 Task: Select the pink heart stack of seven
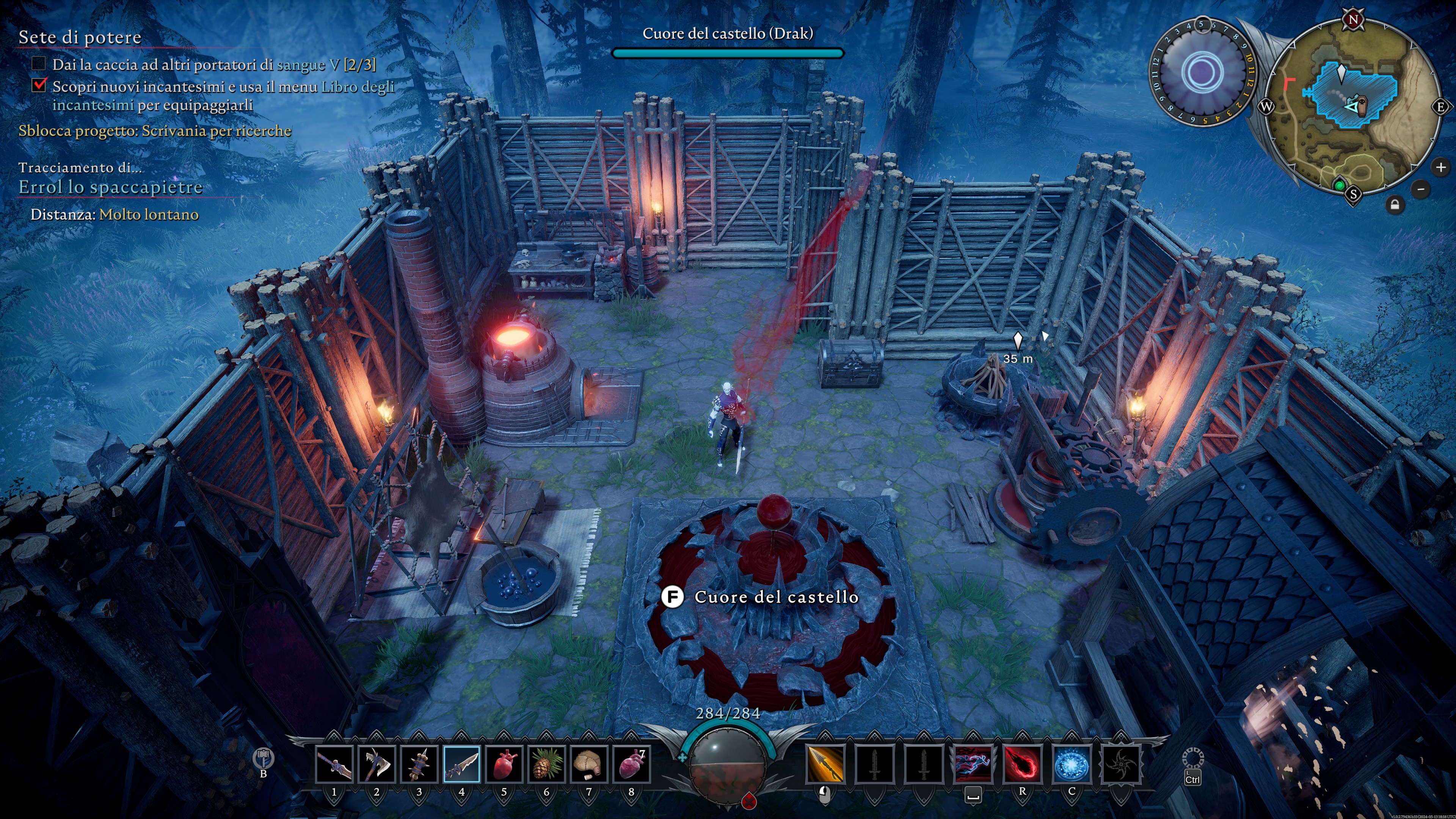pyautogui.click(x=631, y=764)
